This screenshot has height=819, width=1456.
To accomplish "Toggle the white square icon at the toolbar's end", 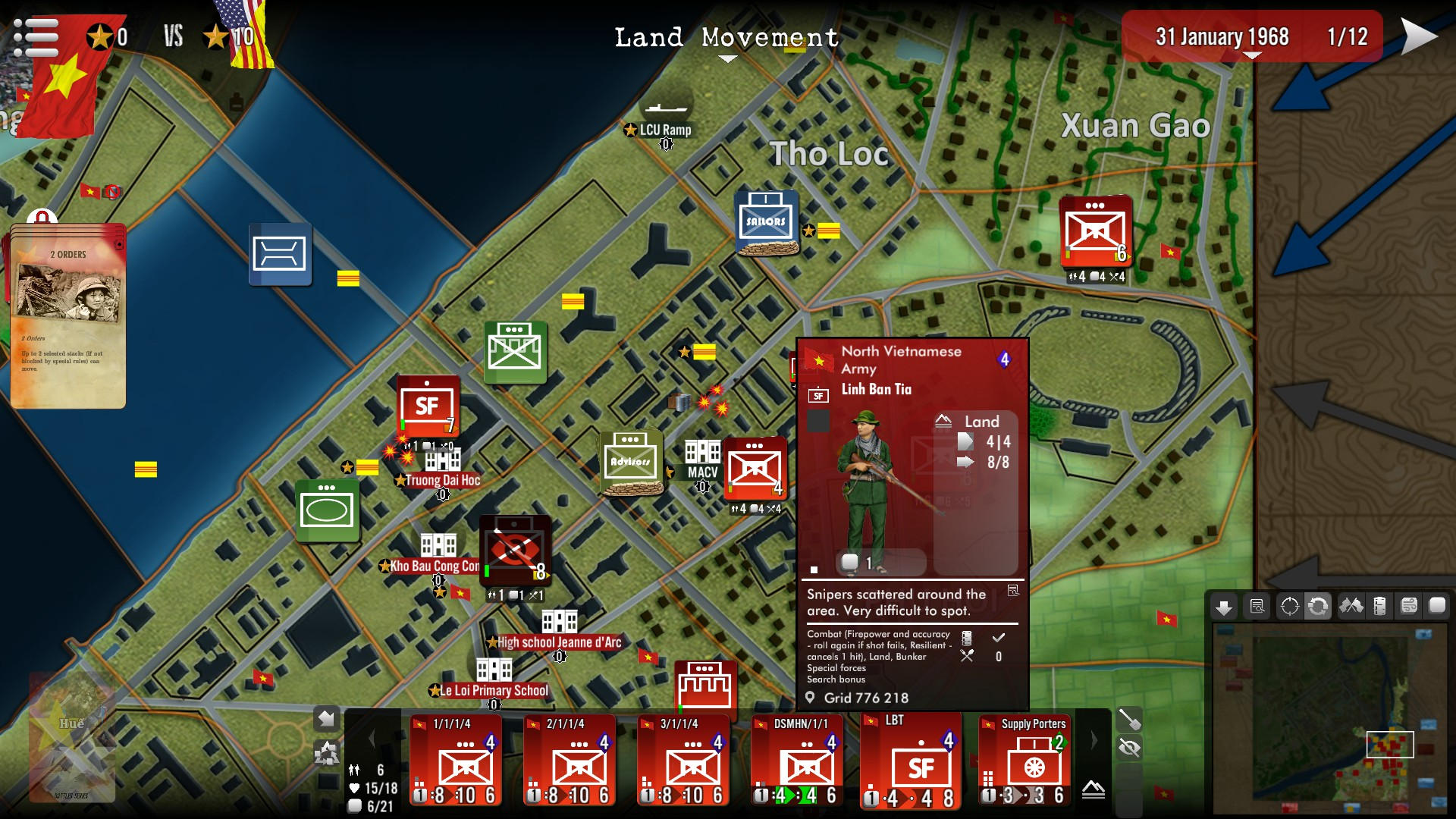I will (x=1437, y=607).
